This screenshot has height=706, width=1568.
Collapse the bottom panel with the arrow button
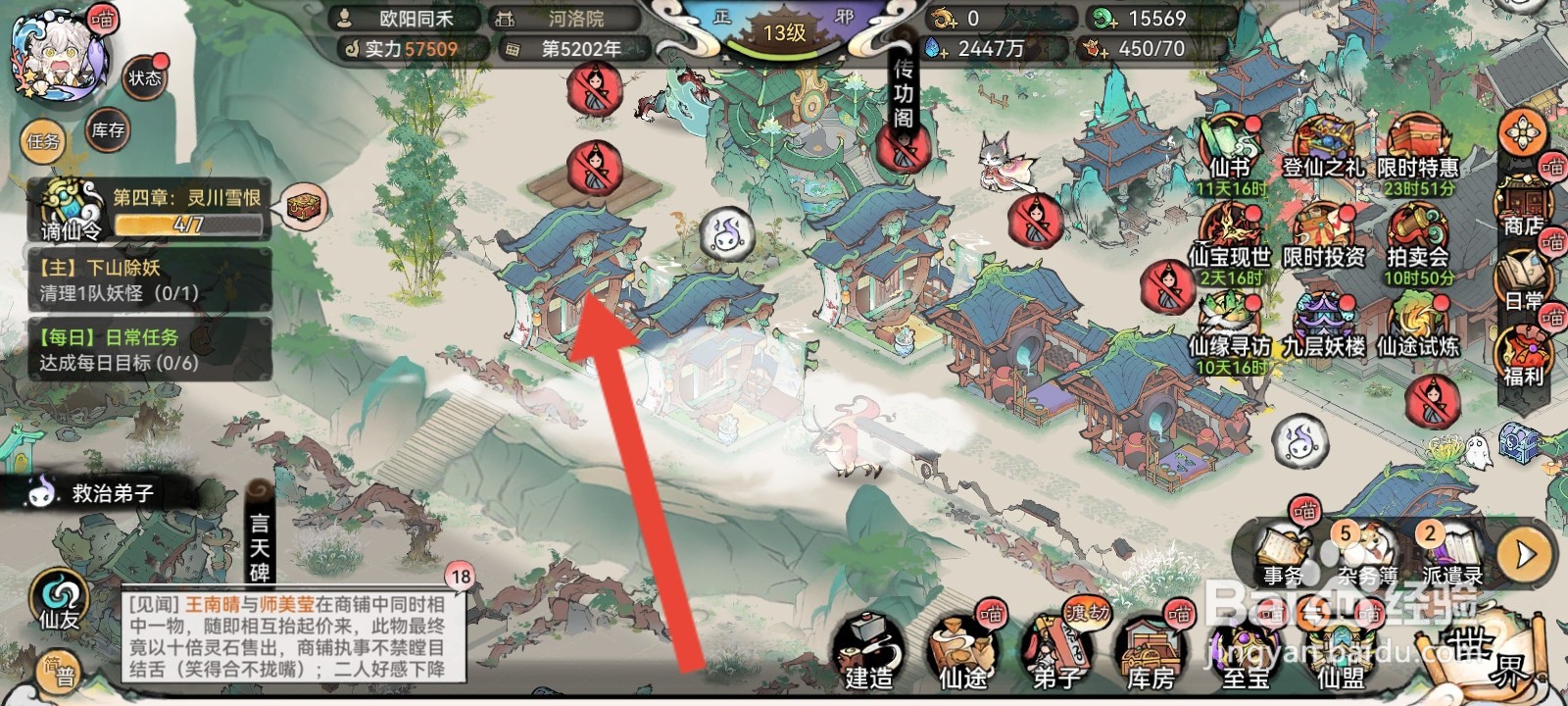click(1525, 549)
